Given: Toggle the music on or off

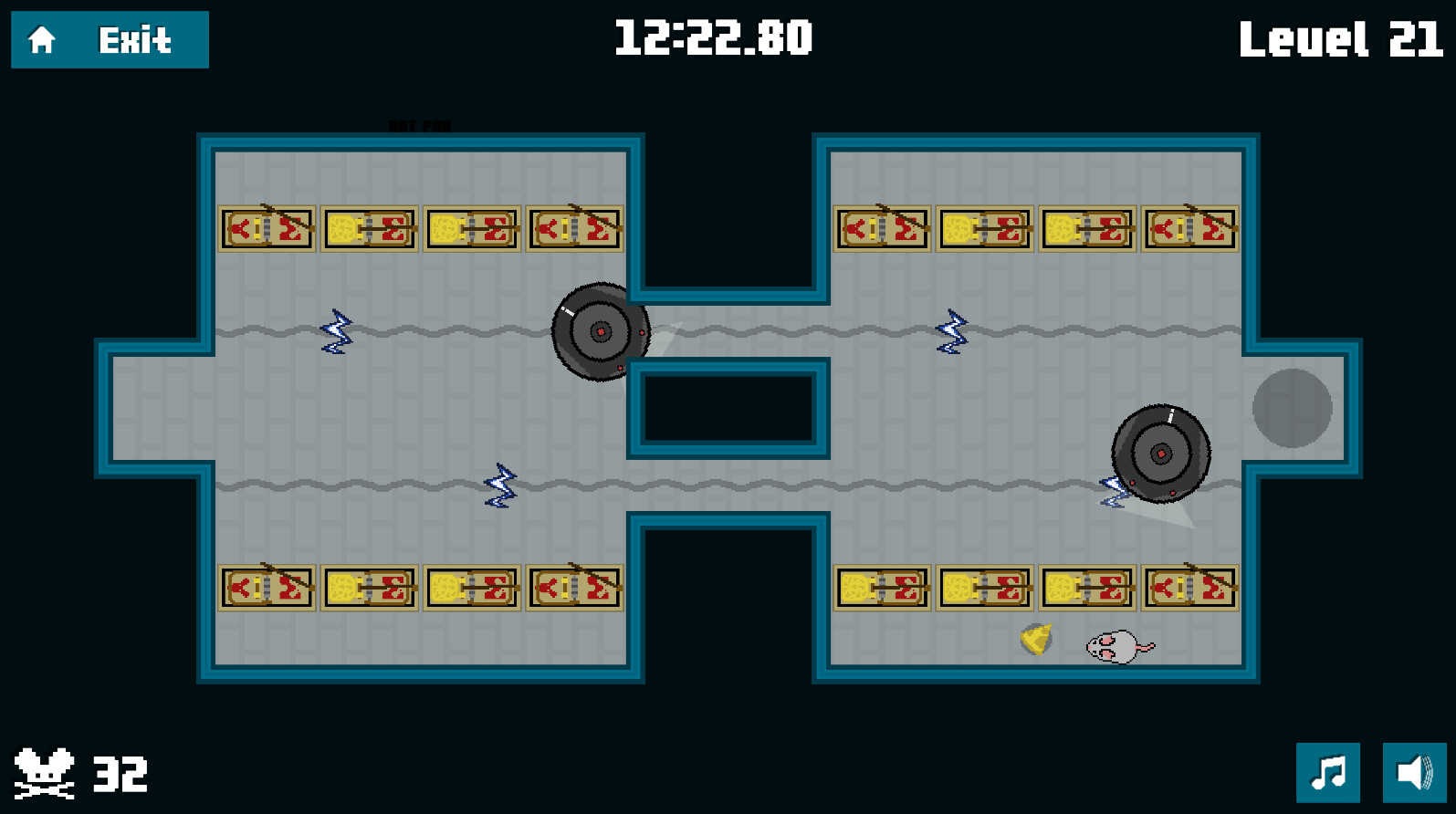Looking at the screenshot, I should [1330, 772].
